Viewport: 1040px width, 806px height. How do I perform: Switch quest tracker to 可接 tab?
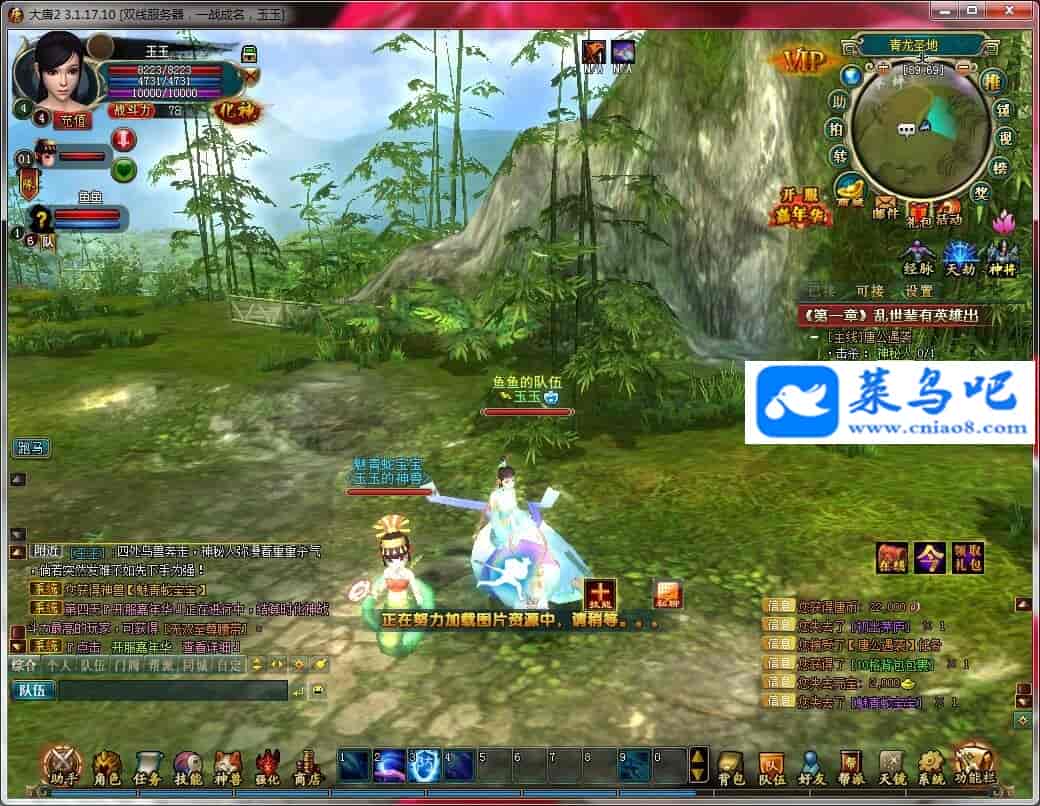(x=869, y=291)
